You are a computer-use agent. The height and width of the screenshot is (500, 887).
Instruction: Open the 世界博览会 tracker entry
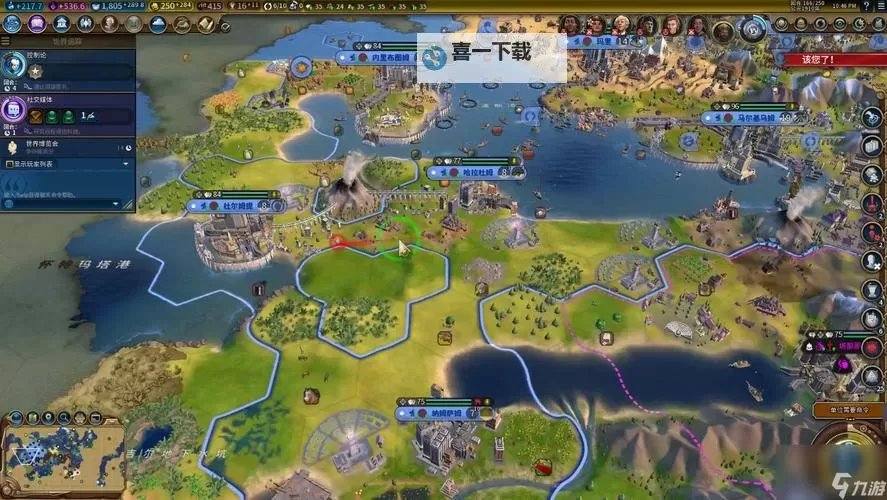(70, 147)
